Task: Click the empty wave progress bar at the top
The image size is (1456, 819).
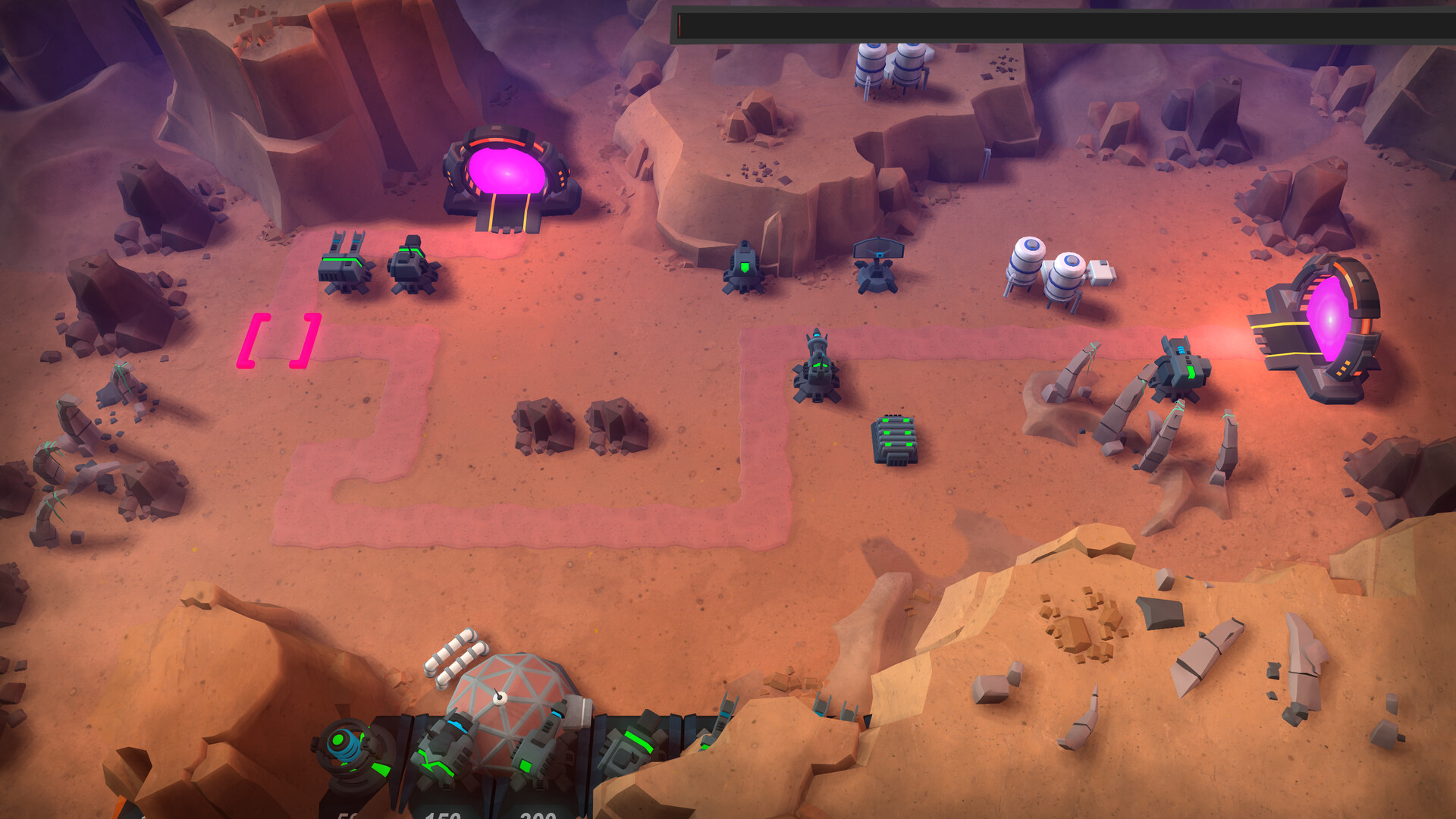Action: (1062, 20)
